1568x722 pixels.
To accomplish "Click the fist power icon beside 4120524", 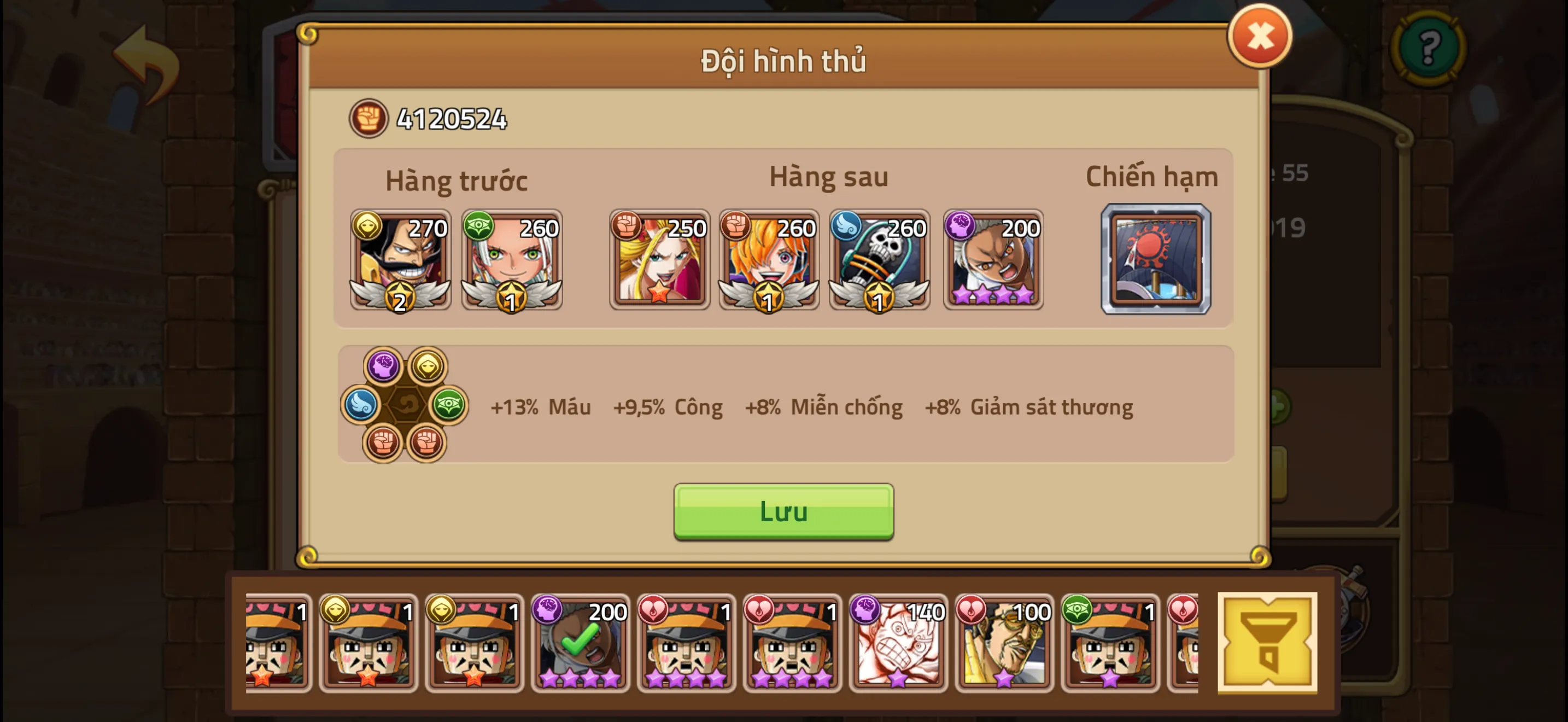I will (x=368, y=119).
